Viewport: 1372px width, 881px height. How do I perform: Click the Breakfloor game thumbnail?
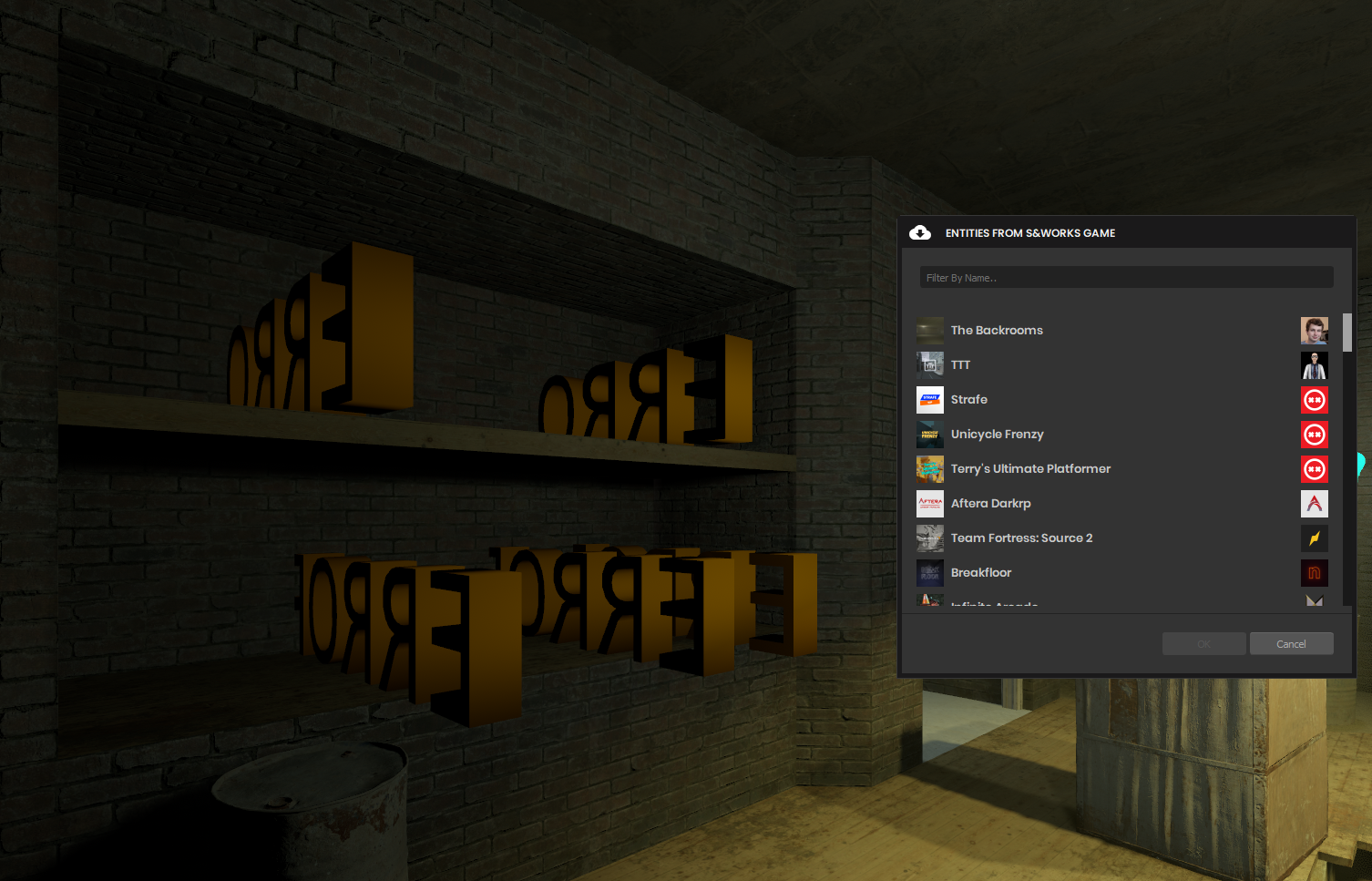pyautogui.click(x=929, y=572)
